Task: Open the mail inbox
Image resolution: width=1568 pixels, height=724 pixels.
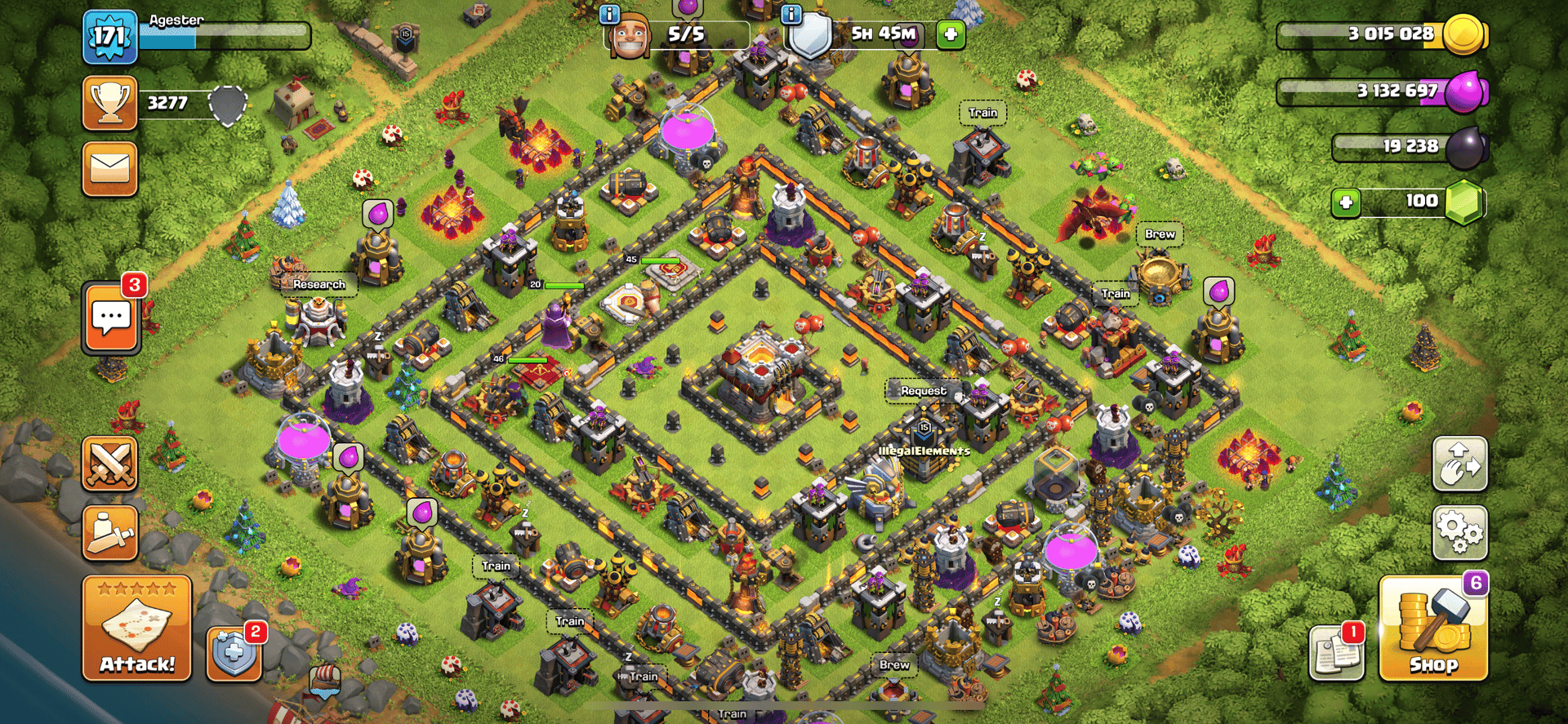Action: point(109,169)
